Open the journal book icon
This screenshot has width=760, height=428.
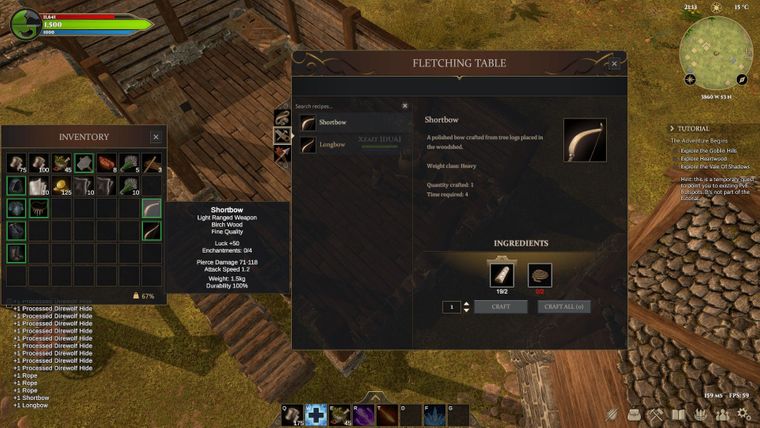678,414
